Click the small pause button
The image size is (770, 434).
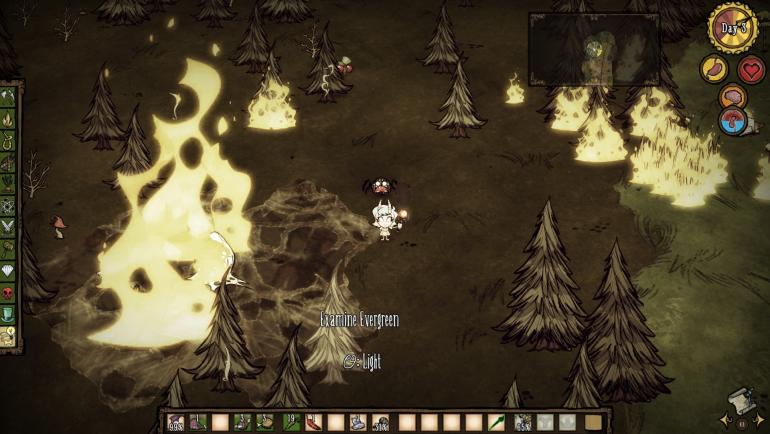(741, 423)
